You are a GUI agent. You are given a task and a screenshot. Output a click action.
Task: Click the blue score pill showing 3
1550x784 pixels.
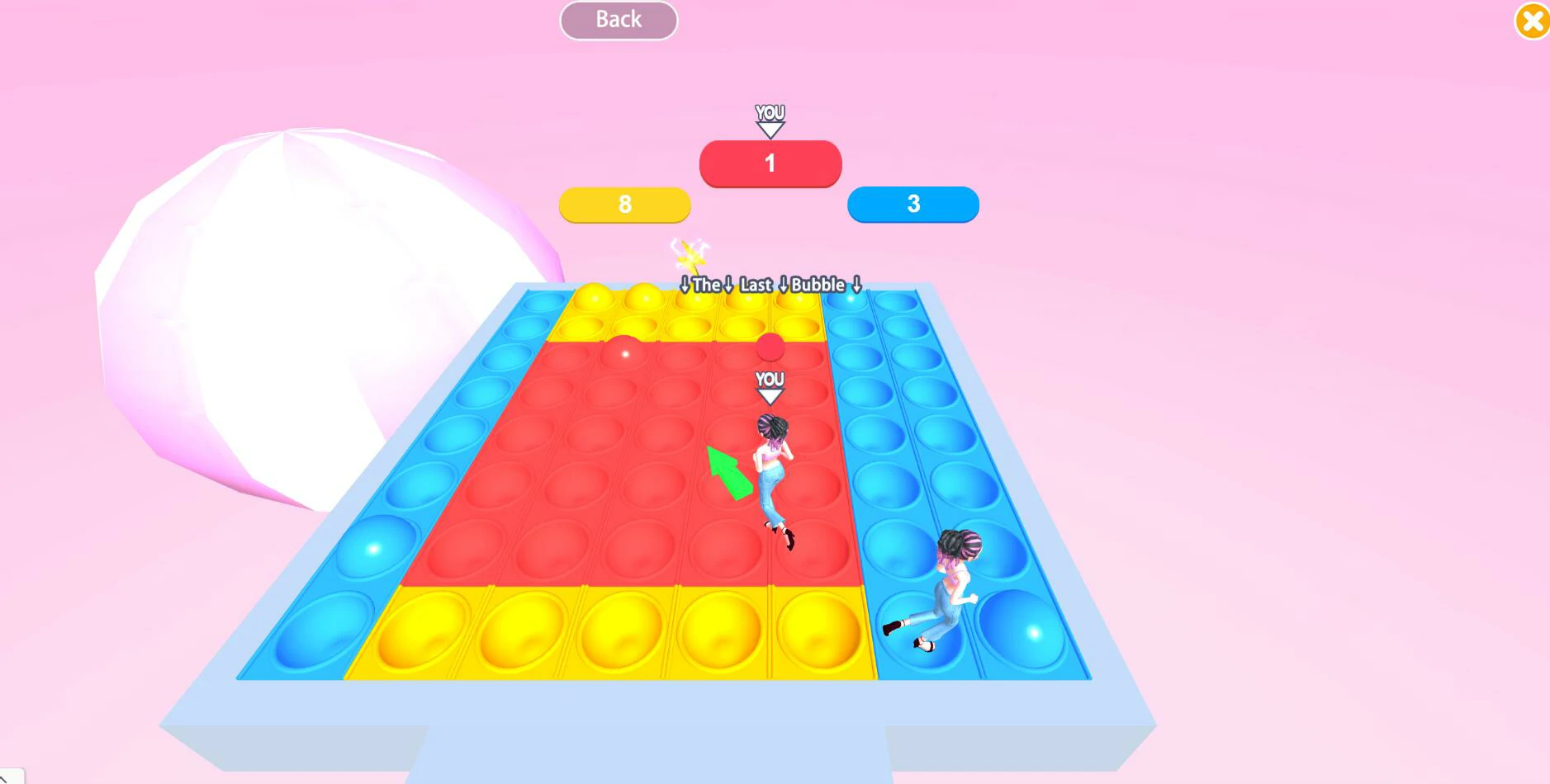tap(912, 204)
